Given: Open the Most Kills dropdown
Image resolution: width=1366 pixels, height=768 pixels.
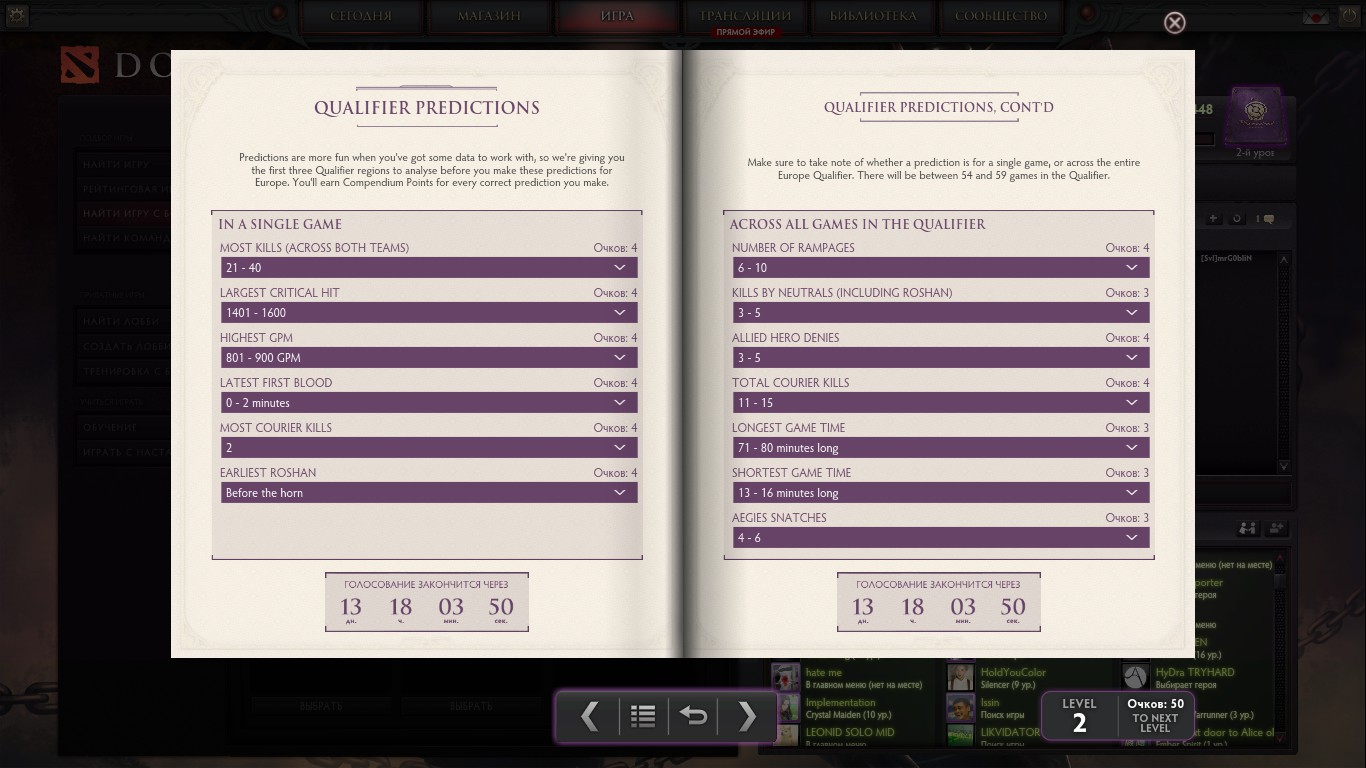Looking at the screenshot, I should 429,268.
